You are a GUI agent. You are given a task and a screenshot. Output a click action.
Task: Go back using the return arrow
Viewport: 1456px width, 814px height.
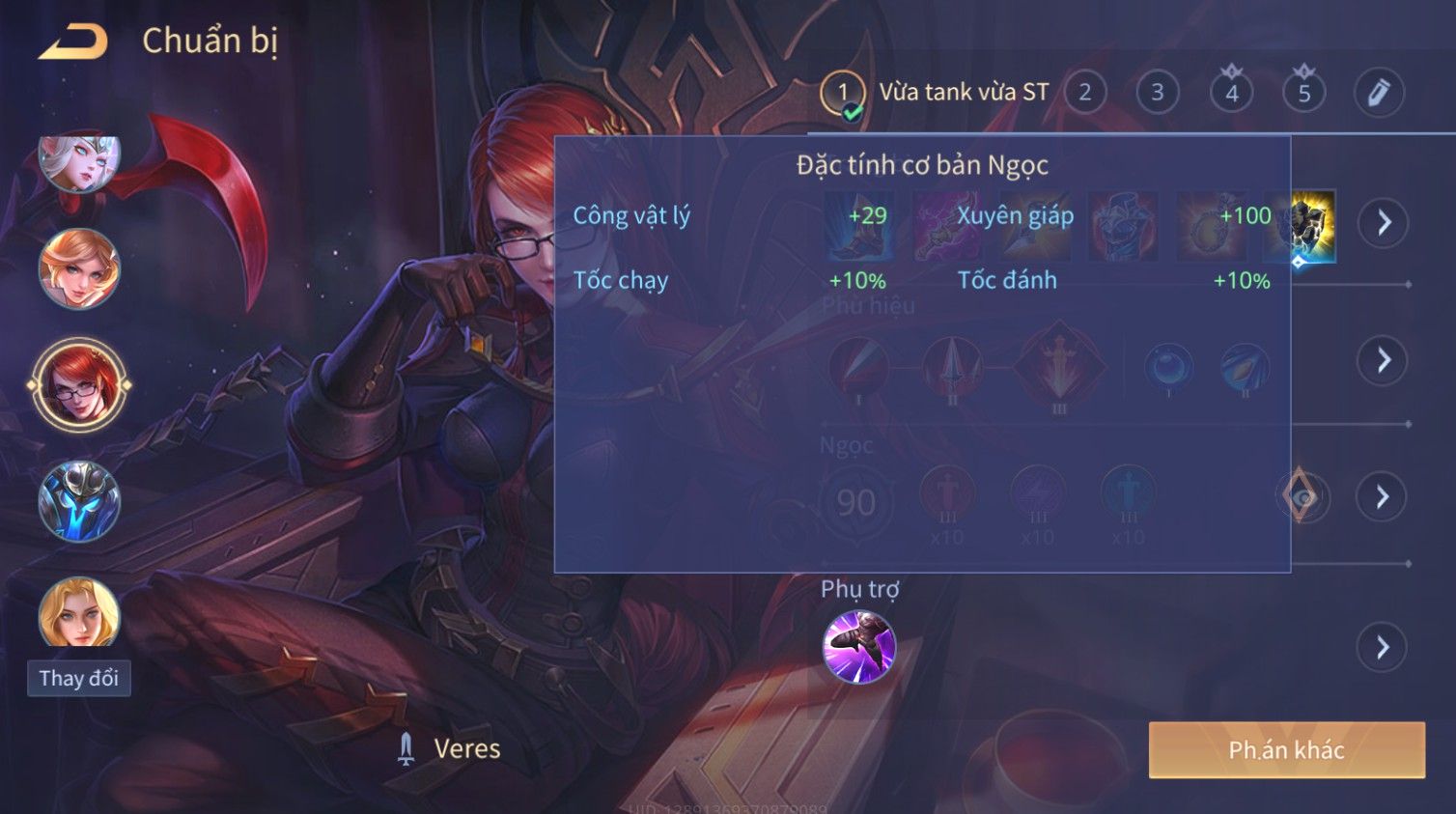click(x=73, y=42)
